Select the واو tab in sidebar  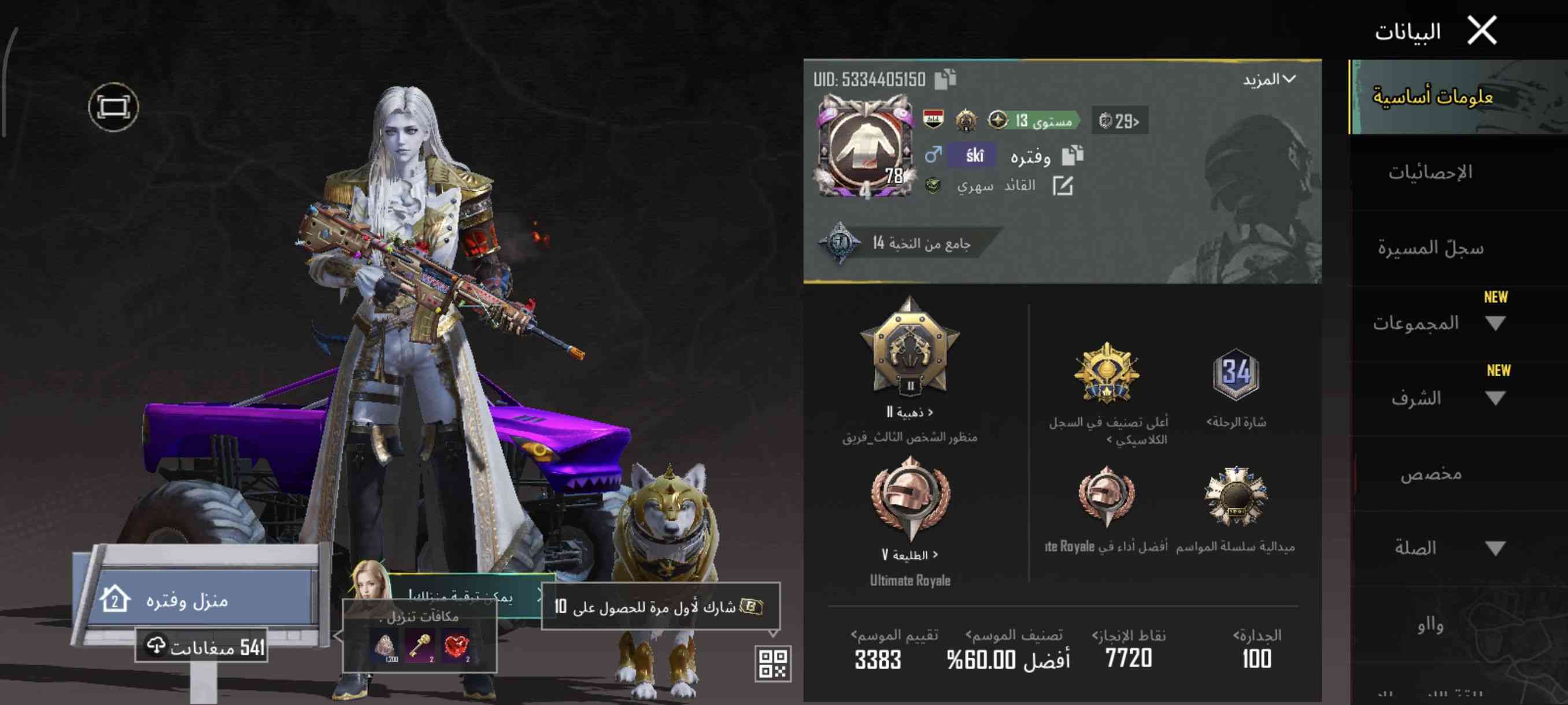(1430, 625)
